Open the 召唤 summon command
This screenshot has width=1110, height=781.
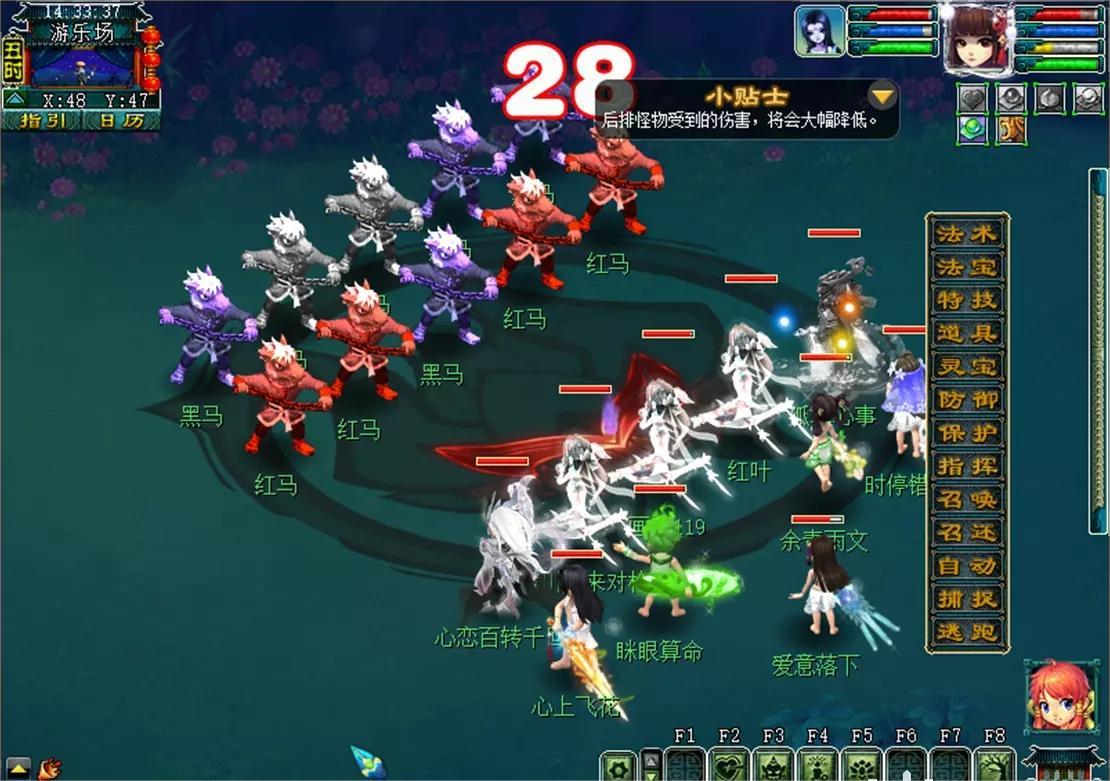pos(966,499)
